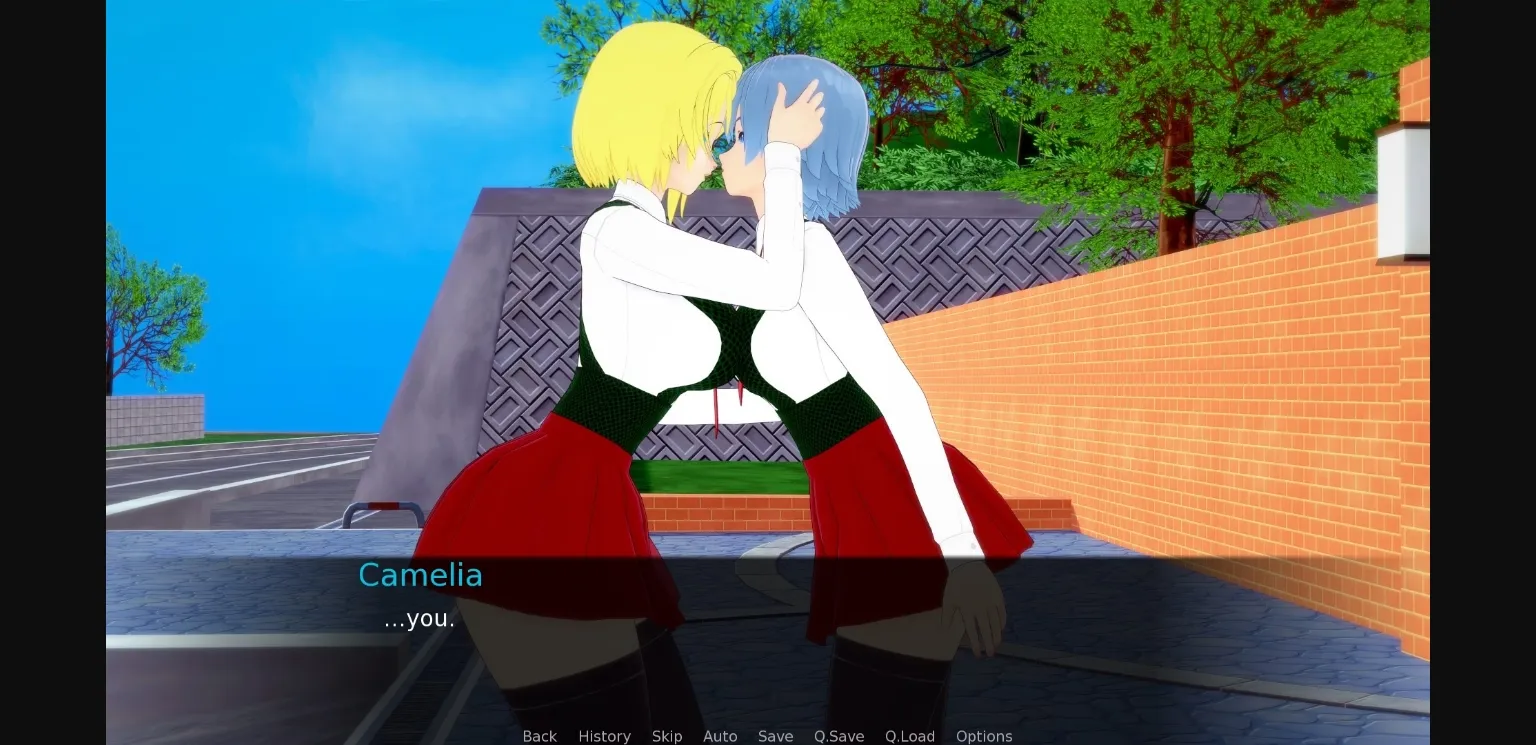Image resolution: width=1536 pixels, height=745 pixels.
Task: Click the speaker name Camelia
Action: 420,575
